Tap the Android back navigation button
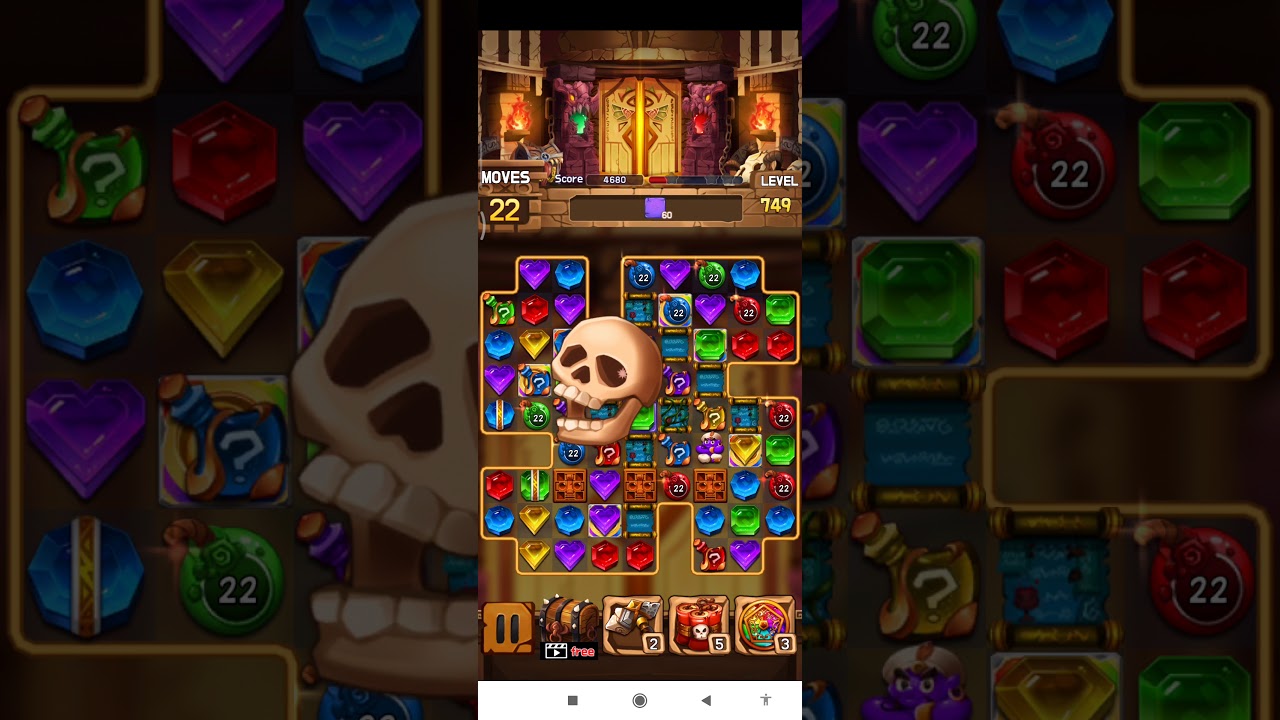Screen dimensions: 1280x720 [705, 700]
